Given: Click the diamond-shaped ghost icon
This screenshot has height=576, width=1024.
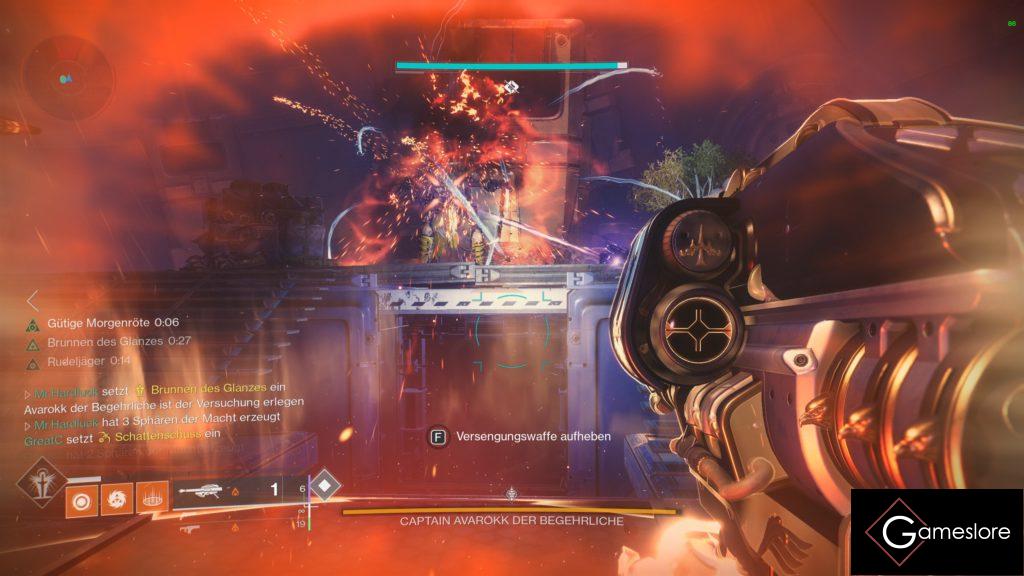Looking at the screenshot, I should pos(325,487).
